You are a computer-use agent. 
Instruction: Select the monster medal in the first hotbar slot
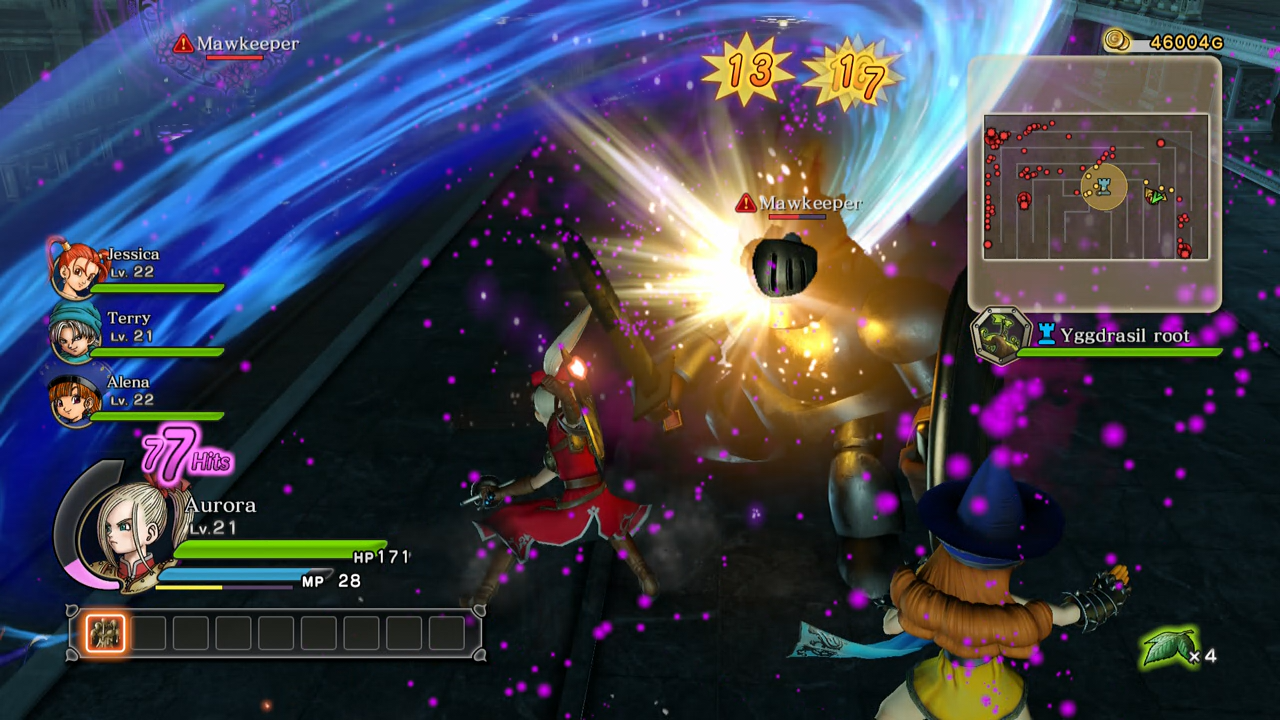tap(105, 632)
